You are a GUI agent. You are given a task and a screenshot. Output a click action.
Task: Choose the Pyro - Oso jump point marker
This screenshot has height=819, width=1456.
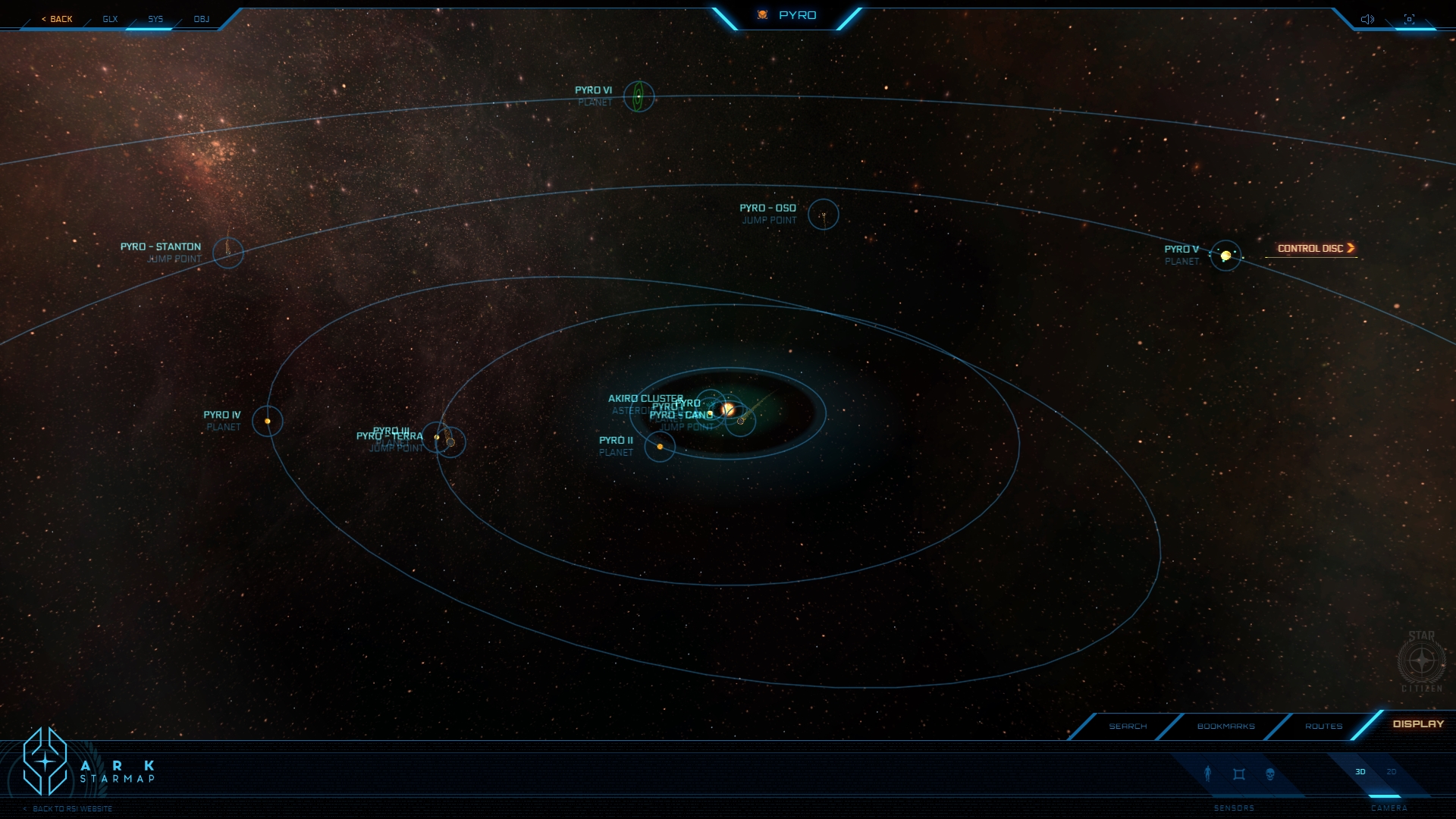(823, 215)
